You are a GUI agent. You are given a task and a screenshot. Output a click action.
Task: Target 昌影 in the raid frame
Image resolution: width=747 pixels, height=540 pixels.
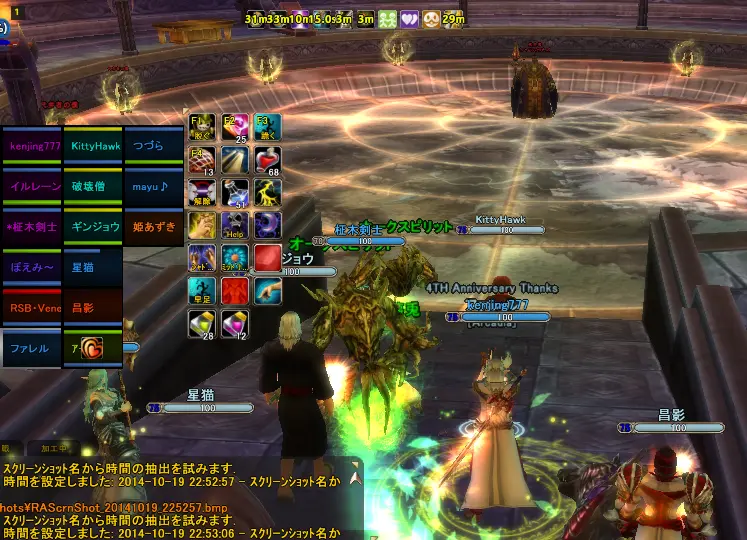pyautogui.click(x=93, y=308)
